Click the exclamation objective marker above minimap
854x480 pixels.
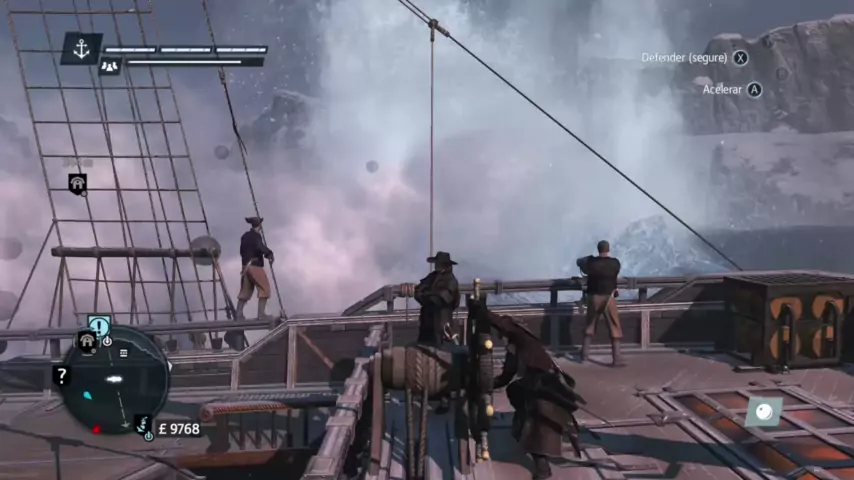coord(99,324)
